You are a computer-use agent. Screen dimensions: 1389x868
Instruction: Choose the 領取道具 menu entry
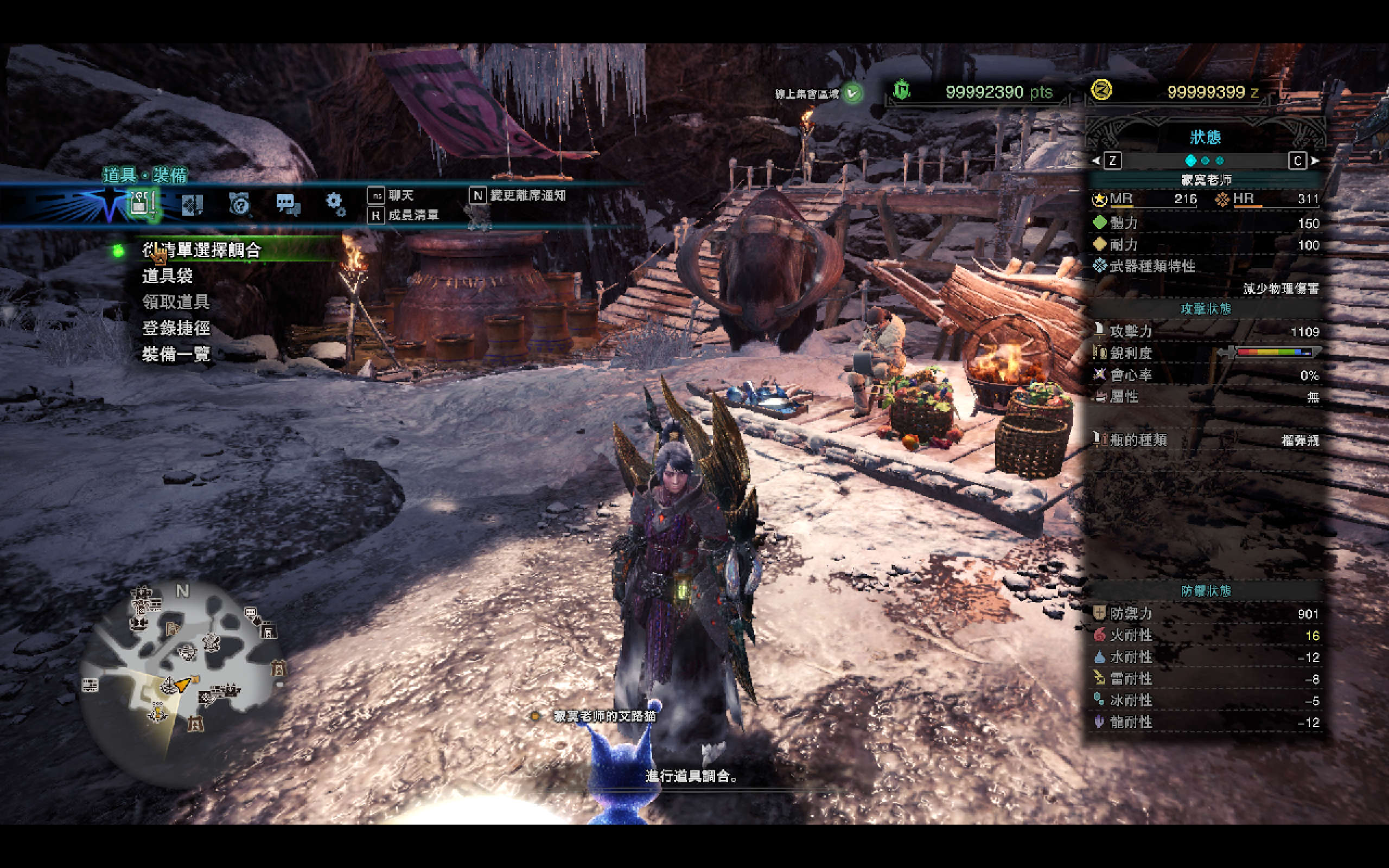coord(176,302)
